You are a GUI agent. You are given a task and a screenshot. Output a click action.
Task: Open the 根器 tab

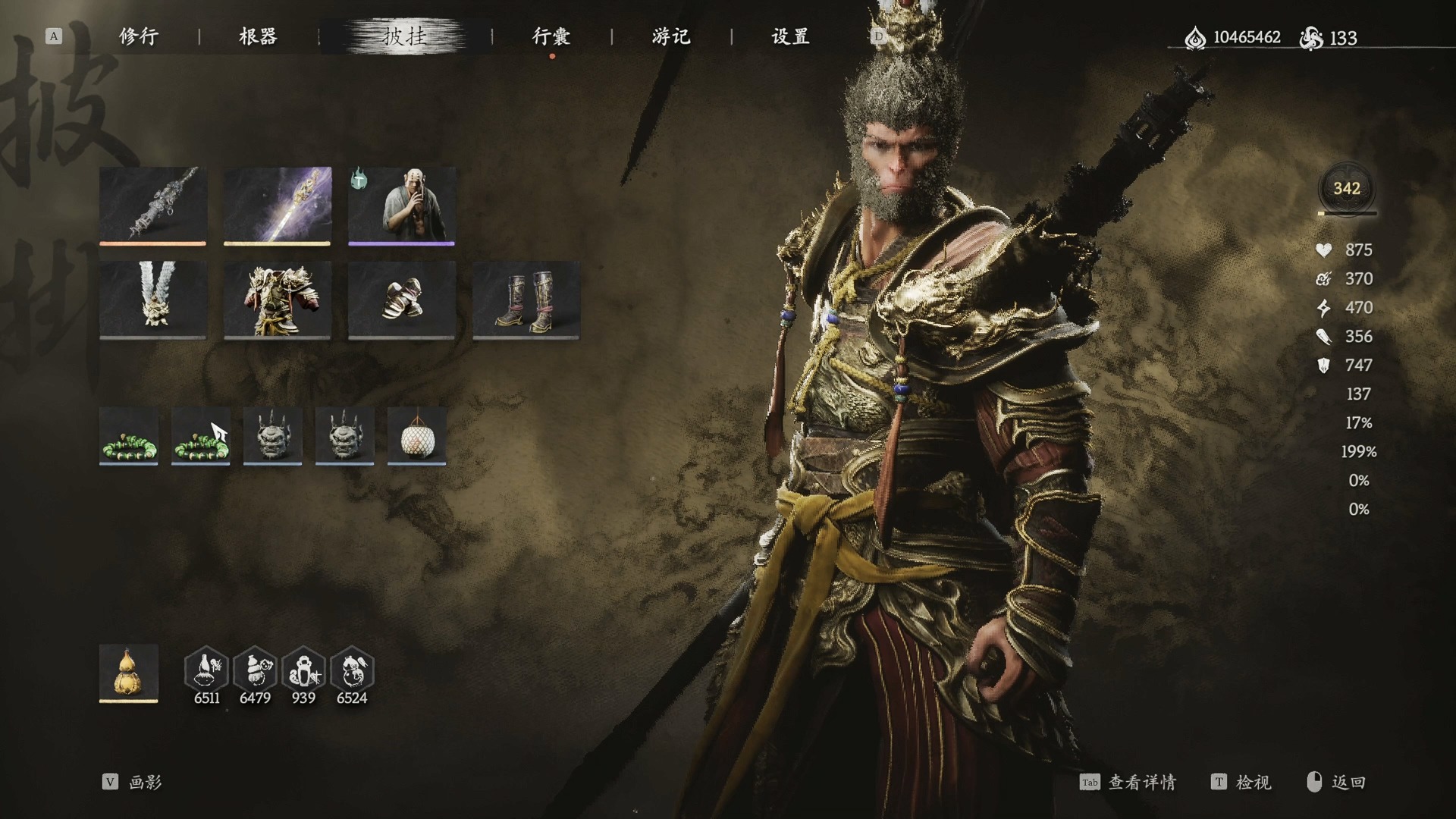click(x=258, y=36)
